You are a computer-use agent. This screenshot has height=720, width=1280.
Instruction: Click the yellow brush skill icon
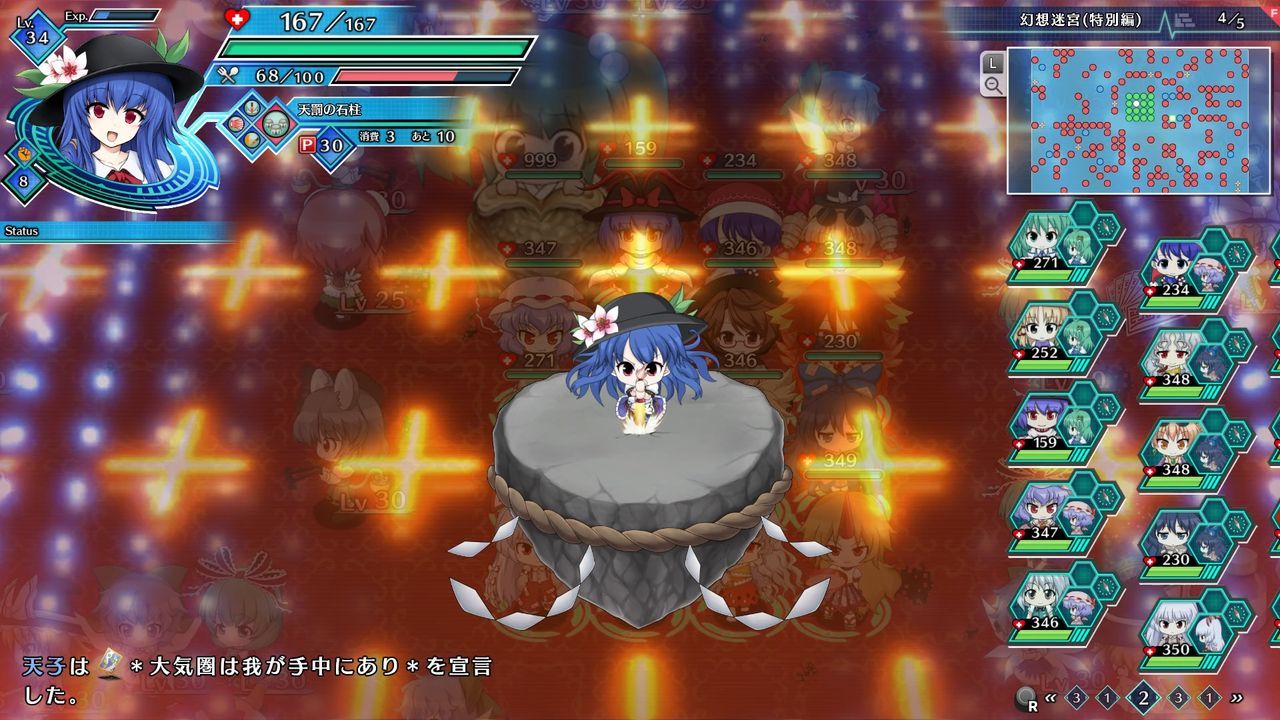pos(252,138)
